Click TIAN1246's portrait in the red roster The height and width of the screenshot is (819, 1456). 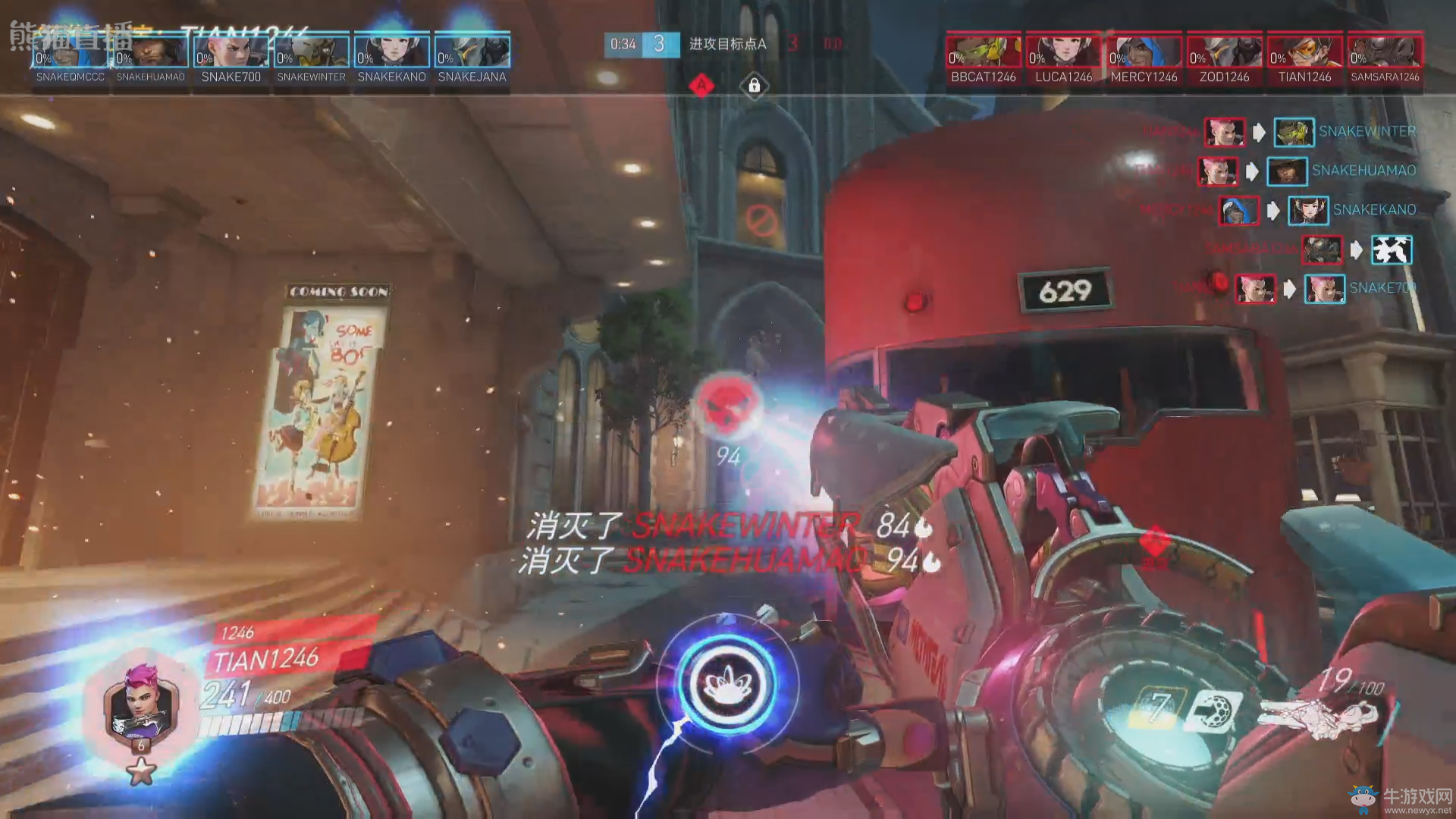1305,51
